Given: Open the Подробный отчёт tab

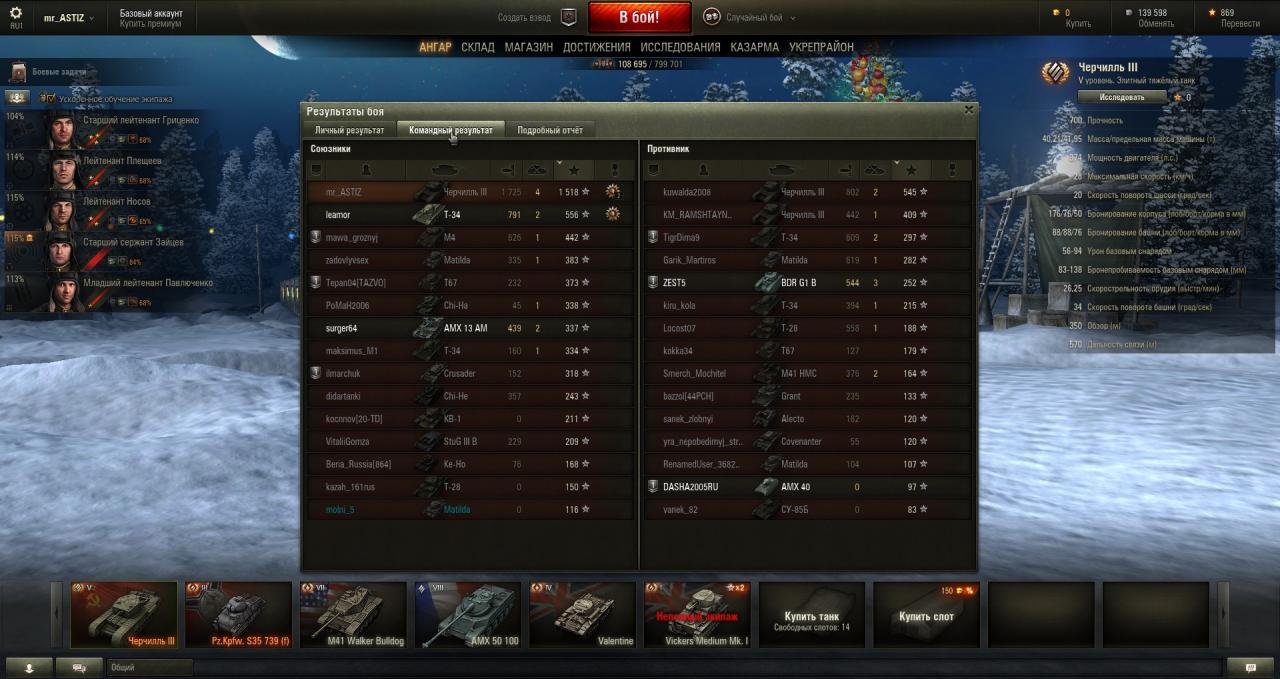Looking at the screenshot, I should tap(550, 130).
